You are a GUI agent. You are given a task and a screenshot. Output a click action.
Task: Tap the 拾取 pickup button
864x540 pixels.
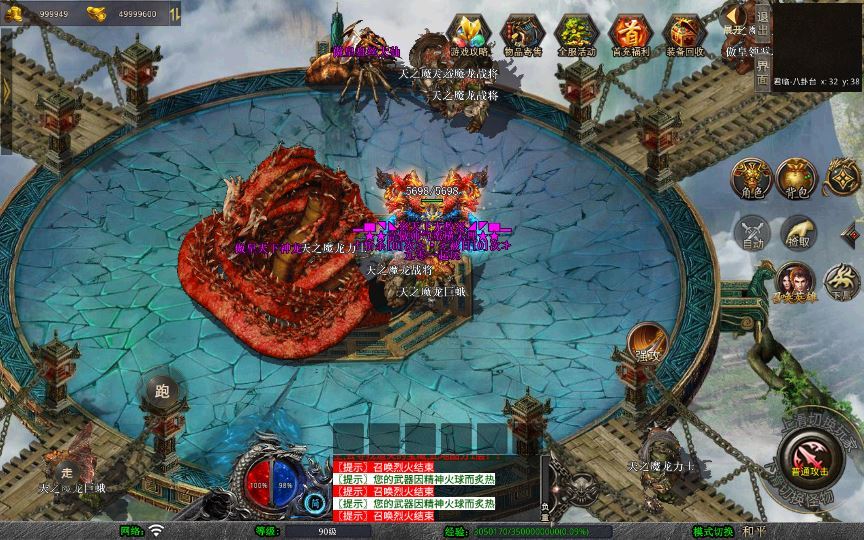pyautogui.click(x=797, y=233)
